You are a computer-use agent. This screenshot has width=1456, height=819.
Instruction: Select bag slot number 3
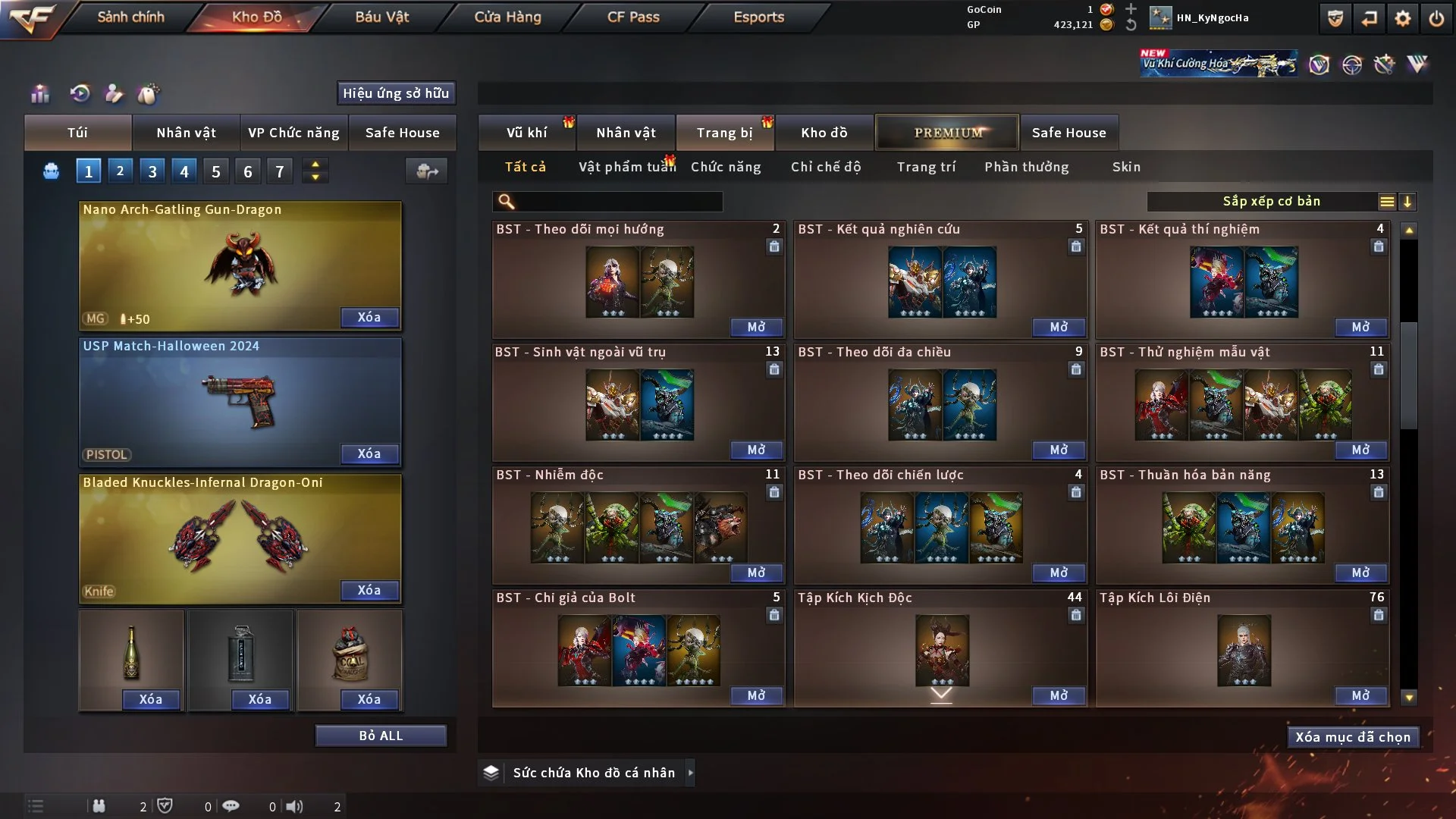pyautogui.click(x=152, y=171)
